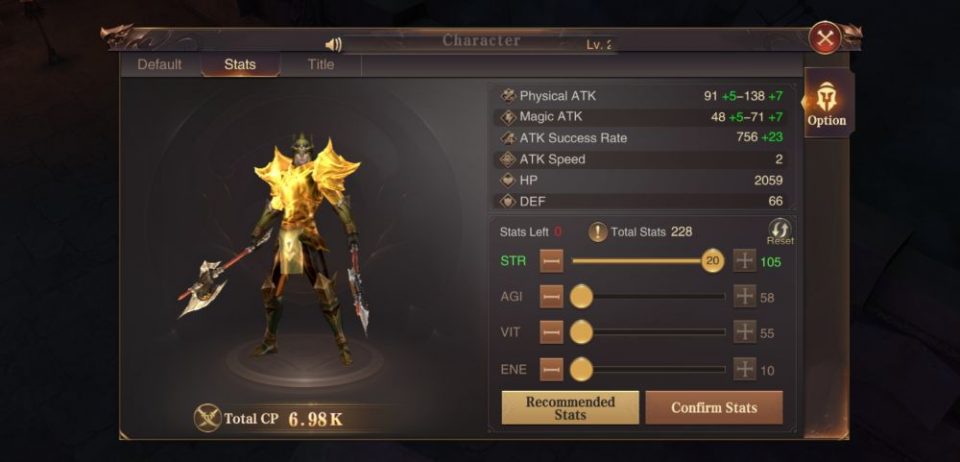Select the Stats tab
The height and width of the screenshot is (462, 960).
[240, 65]
